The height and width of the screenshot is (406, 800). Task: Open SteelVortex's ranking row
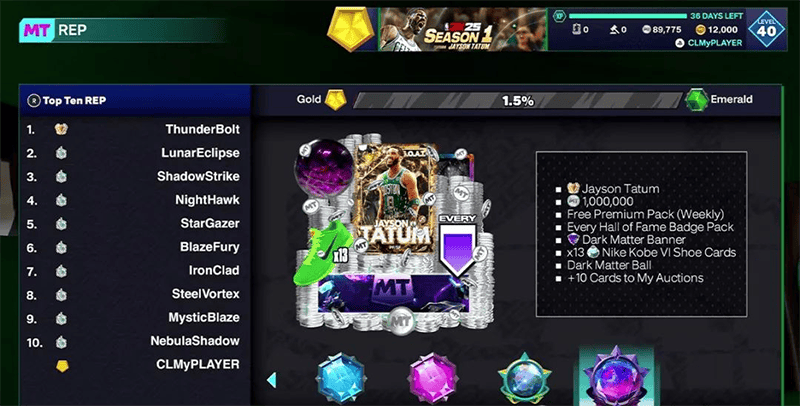pyautogui.click(x=135, y=294)
